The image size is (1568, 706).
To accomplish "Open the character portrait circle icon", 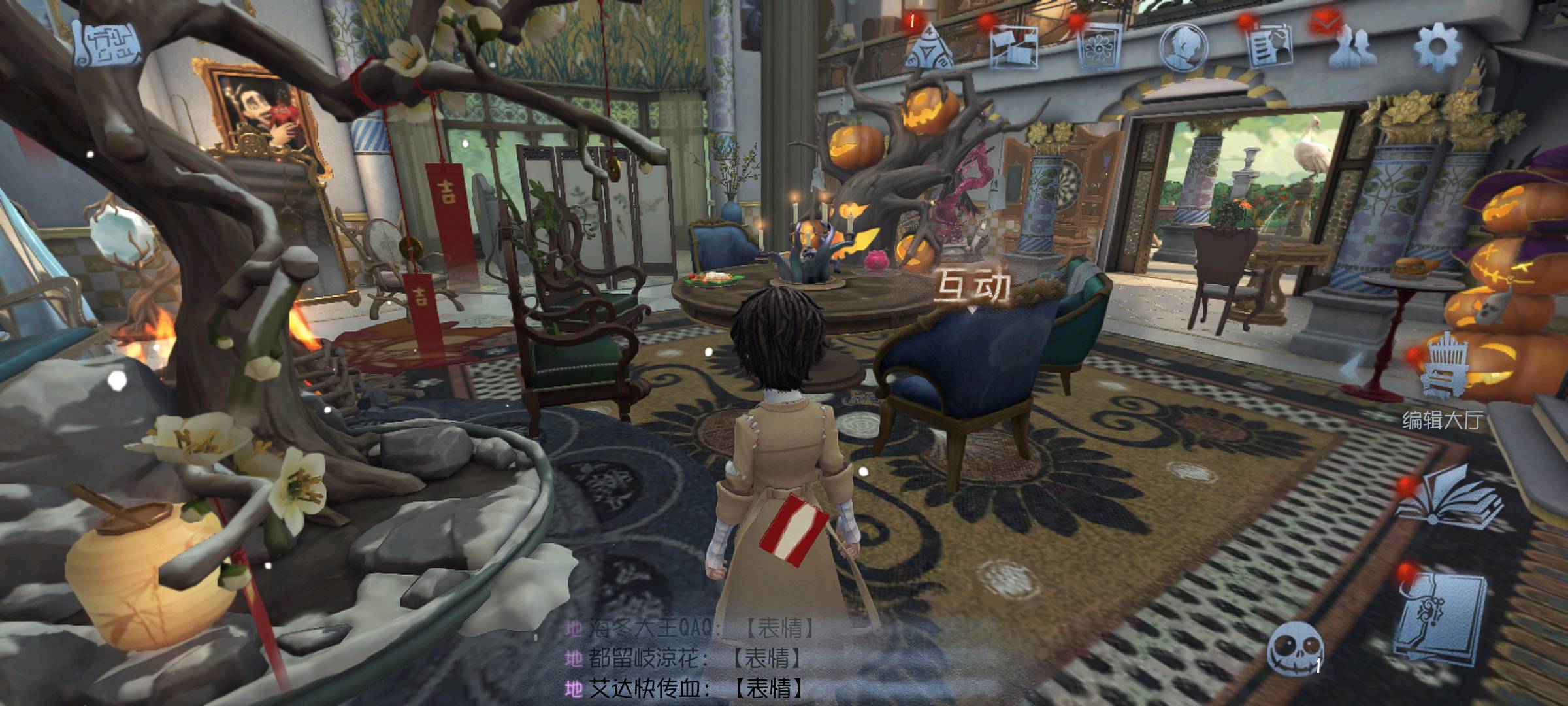I will click(x=1184, y=47).
